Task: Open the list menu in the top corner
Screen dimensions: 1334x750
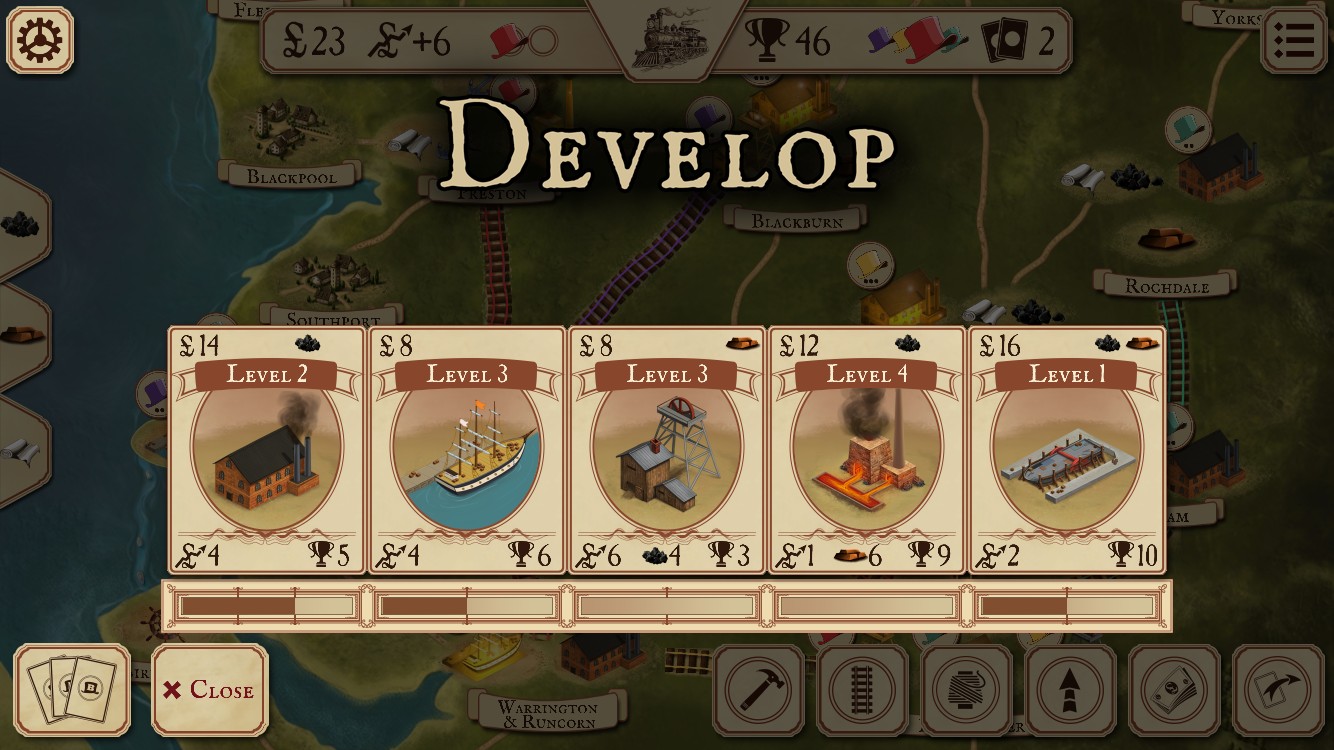Action: pyautogui.click(x=1293, y=40)
